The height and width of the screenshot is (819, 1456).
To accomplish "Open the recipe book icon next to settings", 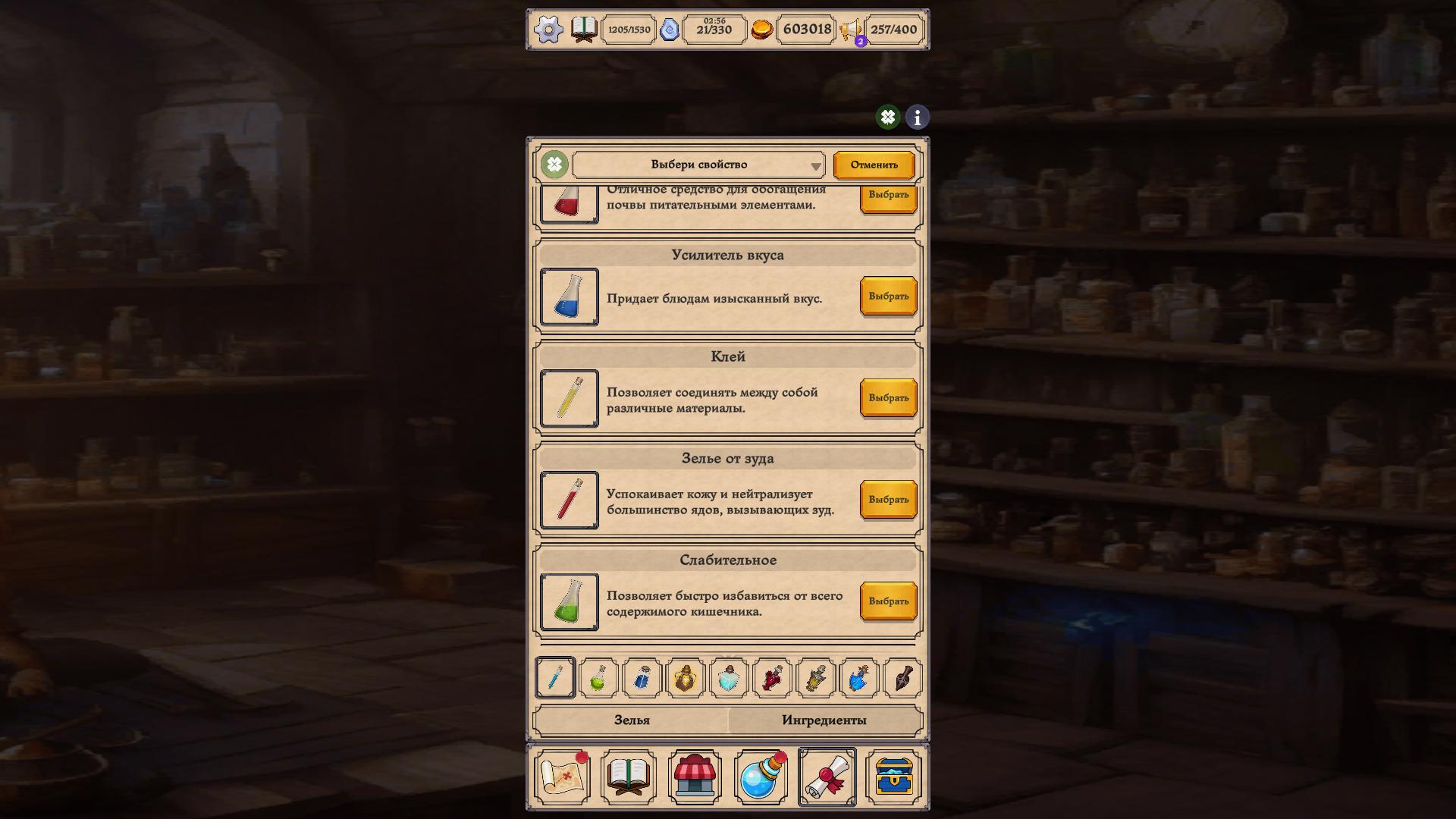I will click(582, 30).
